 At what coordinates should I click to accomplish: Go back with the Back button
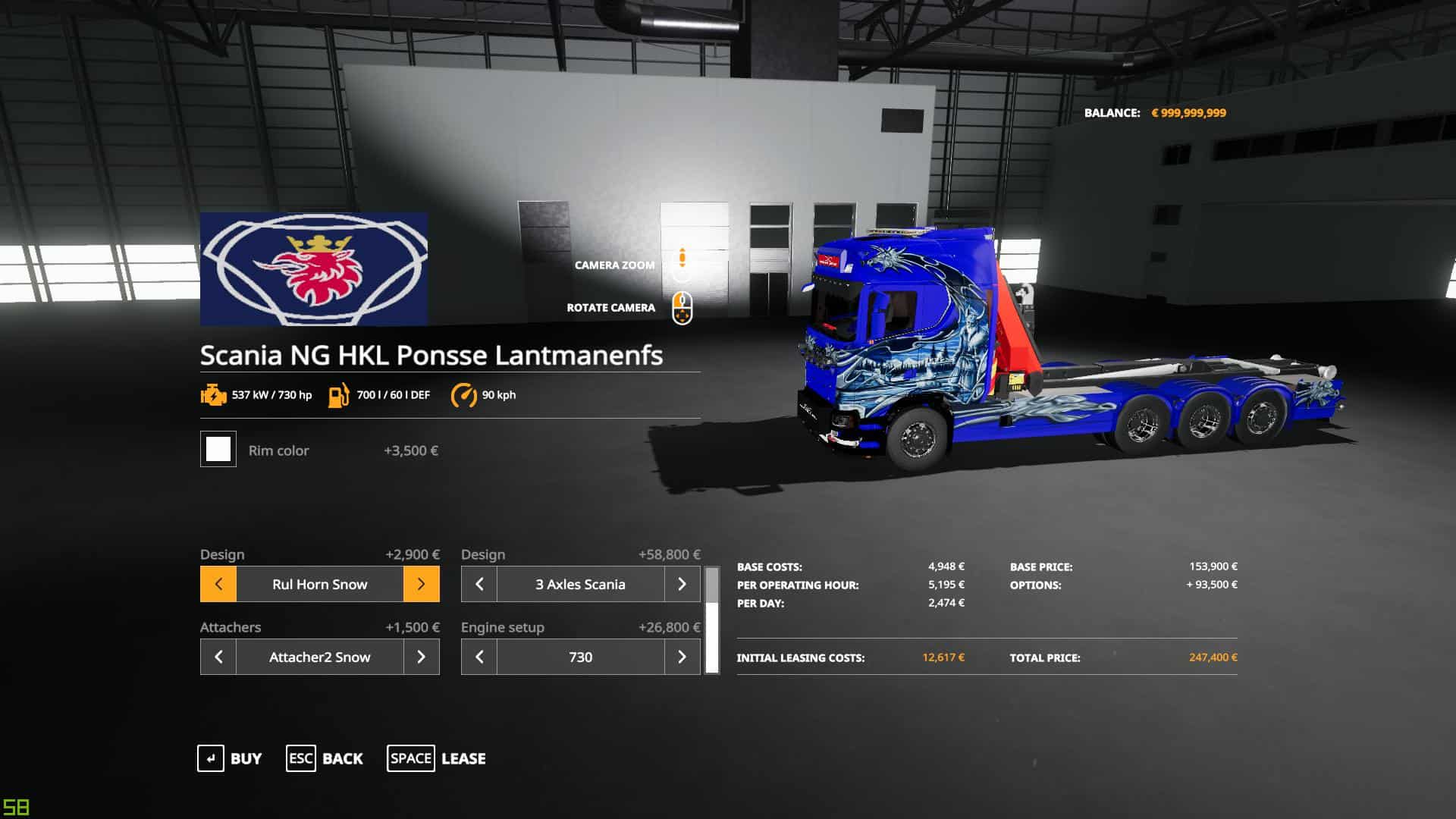click(325, 758)
